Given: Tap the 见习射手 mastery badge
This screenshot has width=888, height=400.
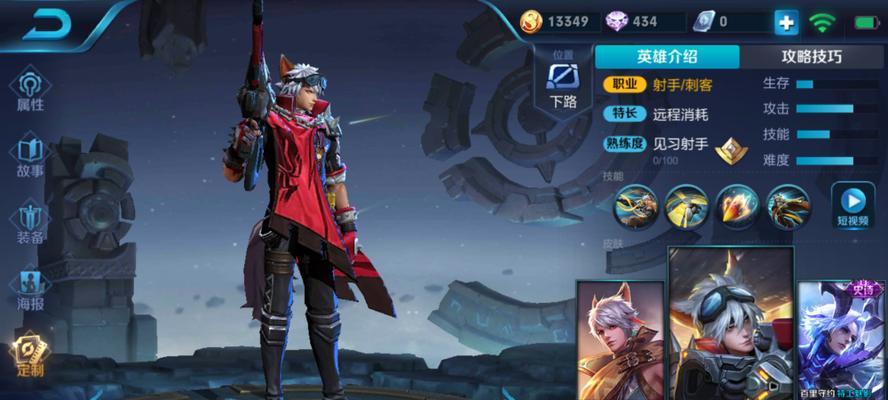Looking at the screenshot, I should pos(734,149).
